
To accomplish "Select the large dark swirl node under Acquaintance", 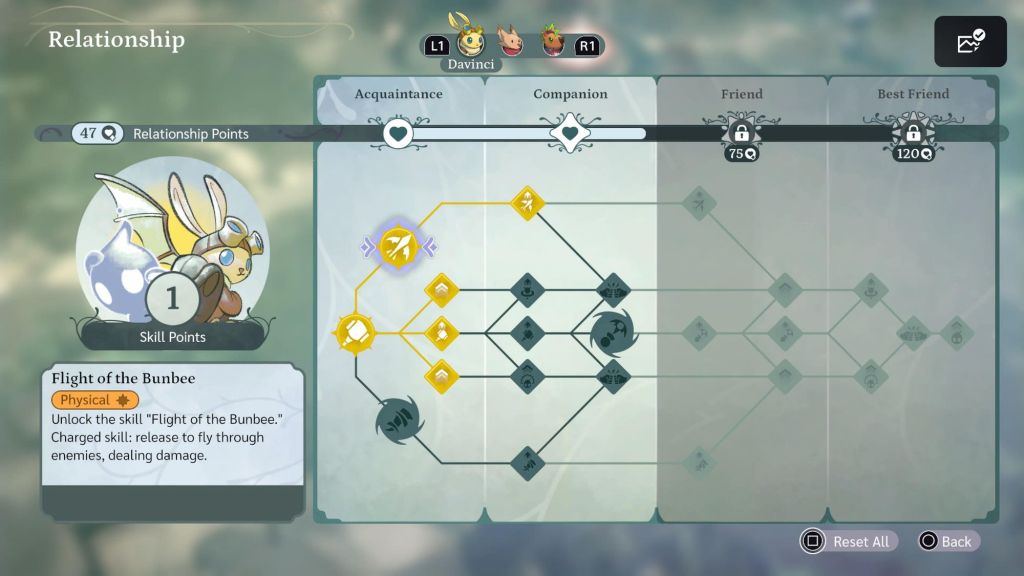I will (398, 420).
